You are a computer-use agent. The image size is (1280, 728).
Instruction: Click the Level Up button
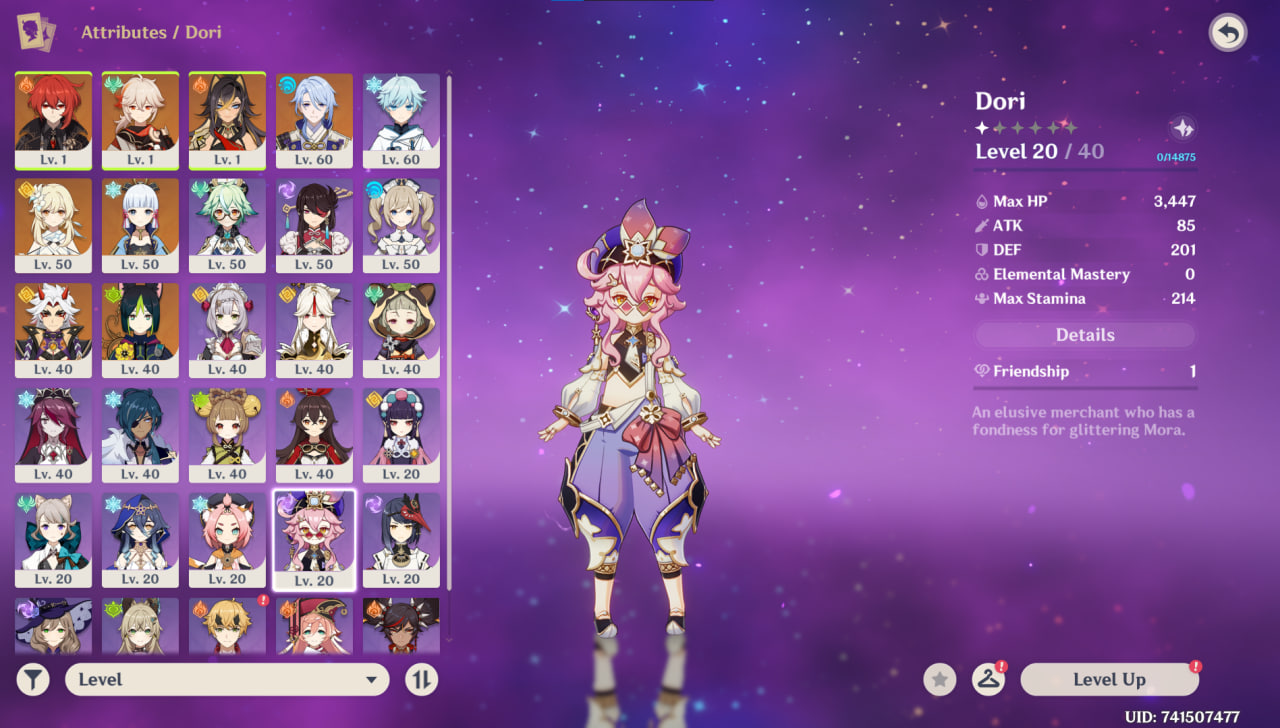click(x=1109, y=680)
